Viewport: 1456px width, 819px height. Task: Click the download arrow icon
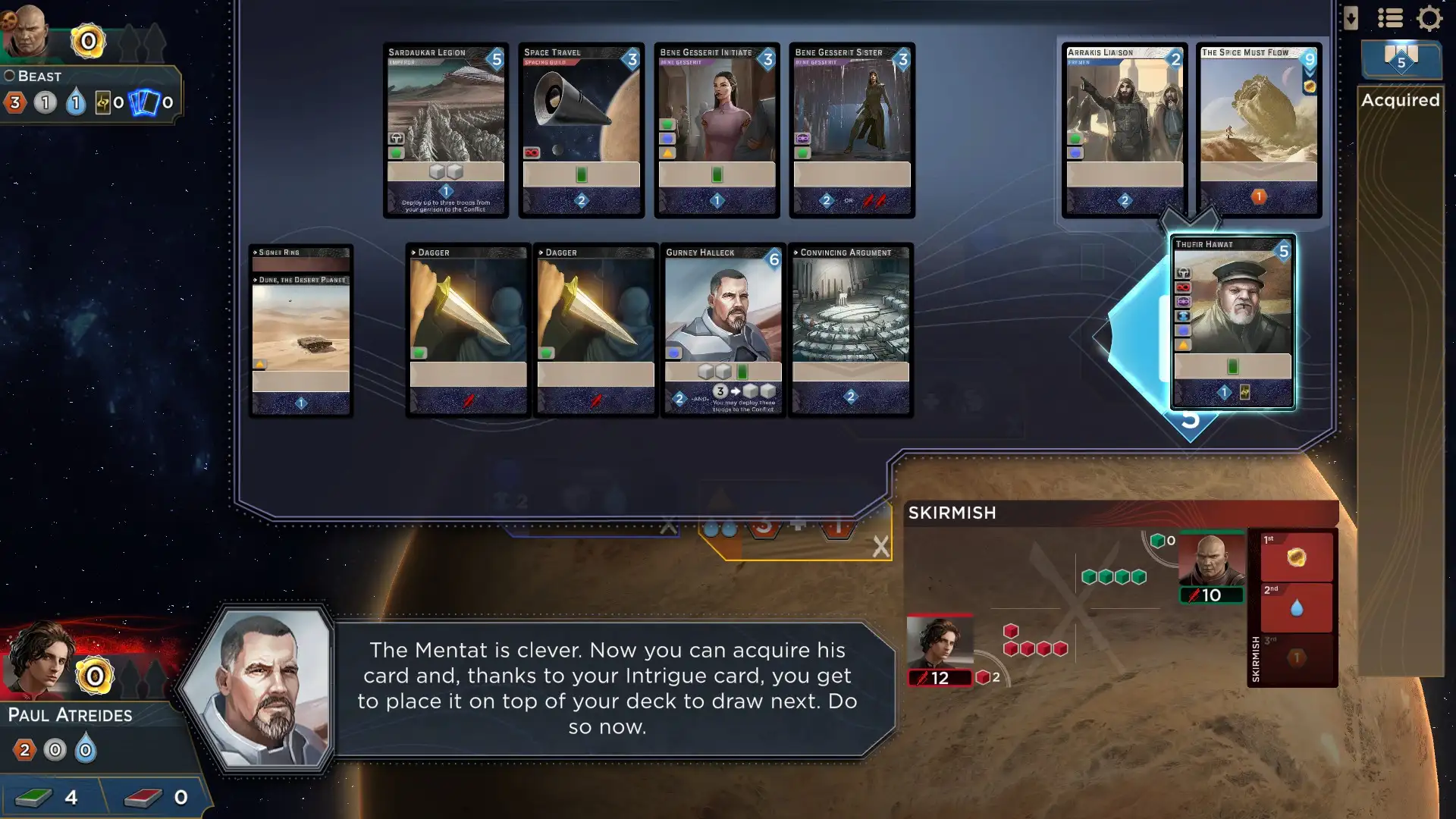click(x=1351, y=18)
